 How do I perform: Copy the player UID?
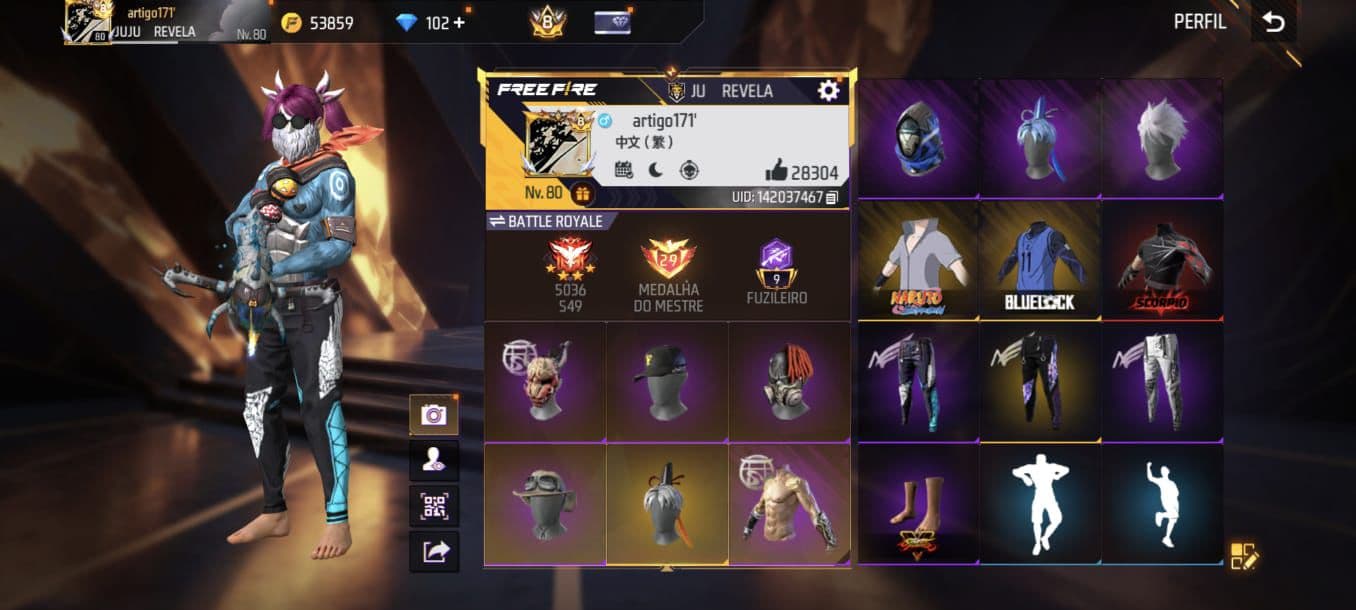coord(832,198)
